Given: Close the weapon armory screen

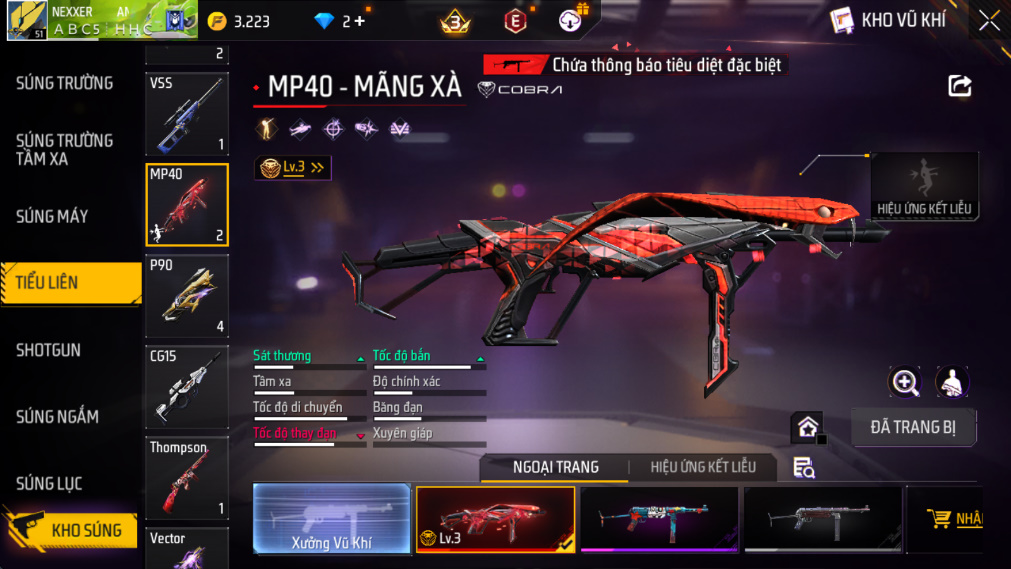Looking at the screenshot, I should [988, 20].
